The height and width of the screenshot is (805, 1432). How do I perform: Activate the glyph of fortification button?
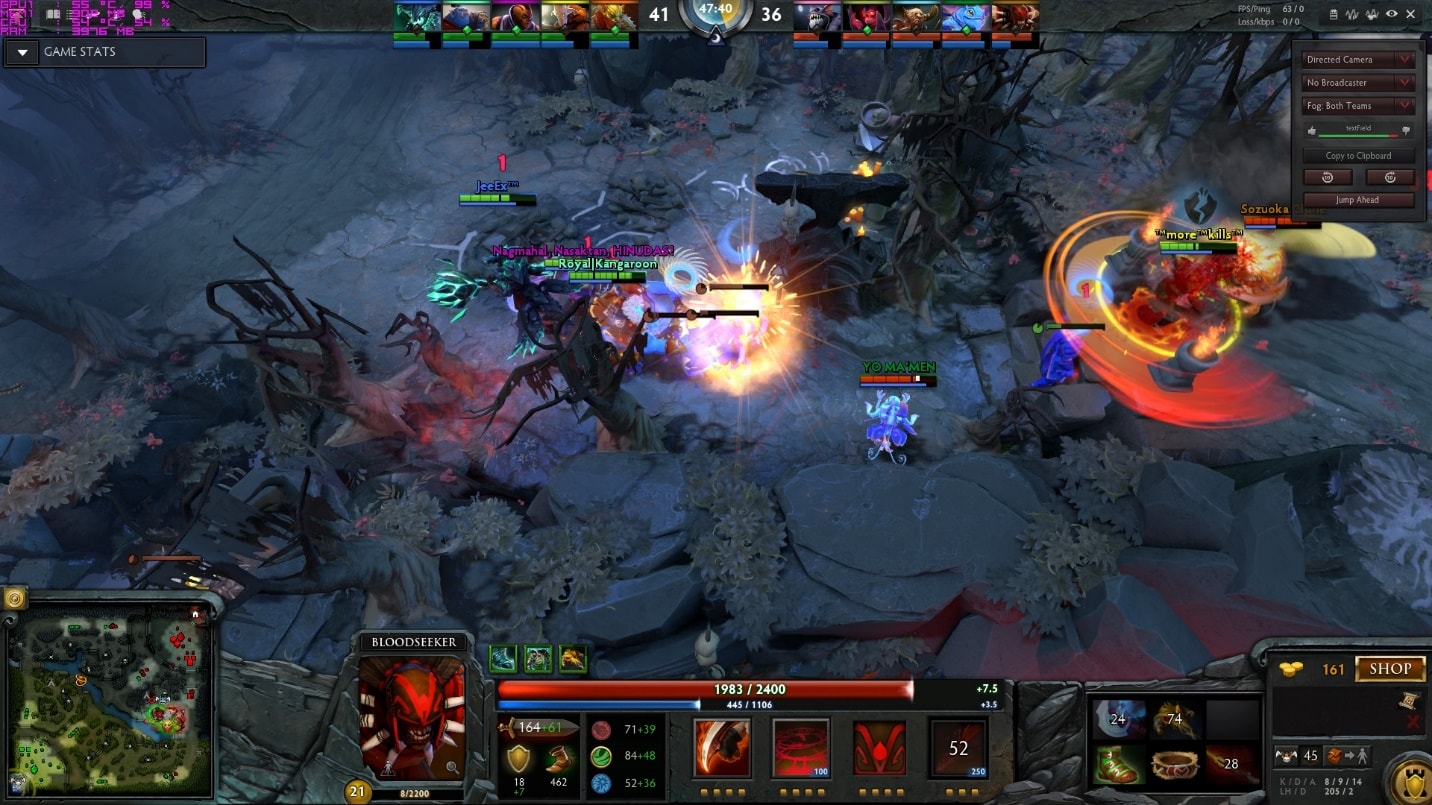click(1410, 778)
